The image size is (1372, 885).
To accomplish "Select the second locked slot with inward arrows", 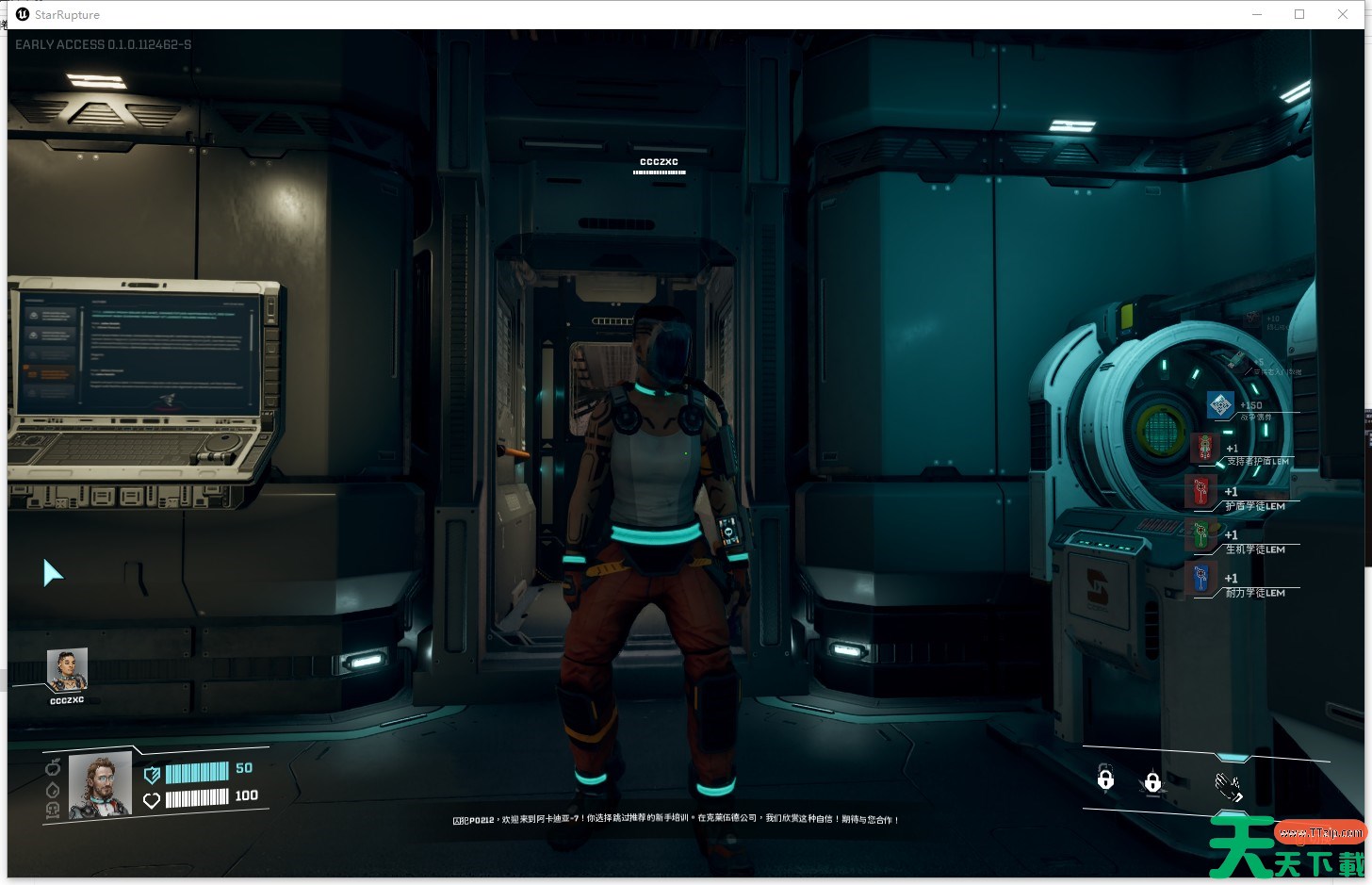I will (x=1152, y=782).
